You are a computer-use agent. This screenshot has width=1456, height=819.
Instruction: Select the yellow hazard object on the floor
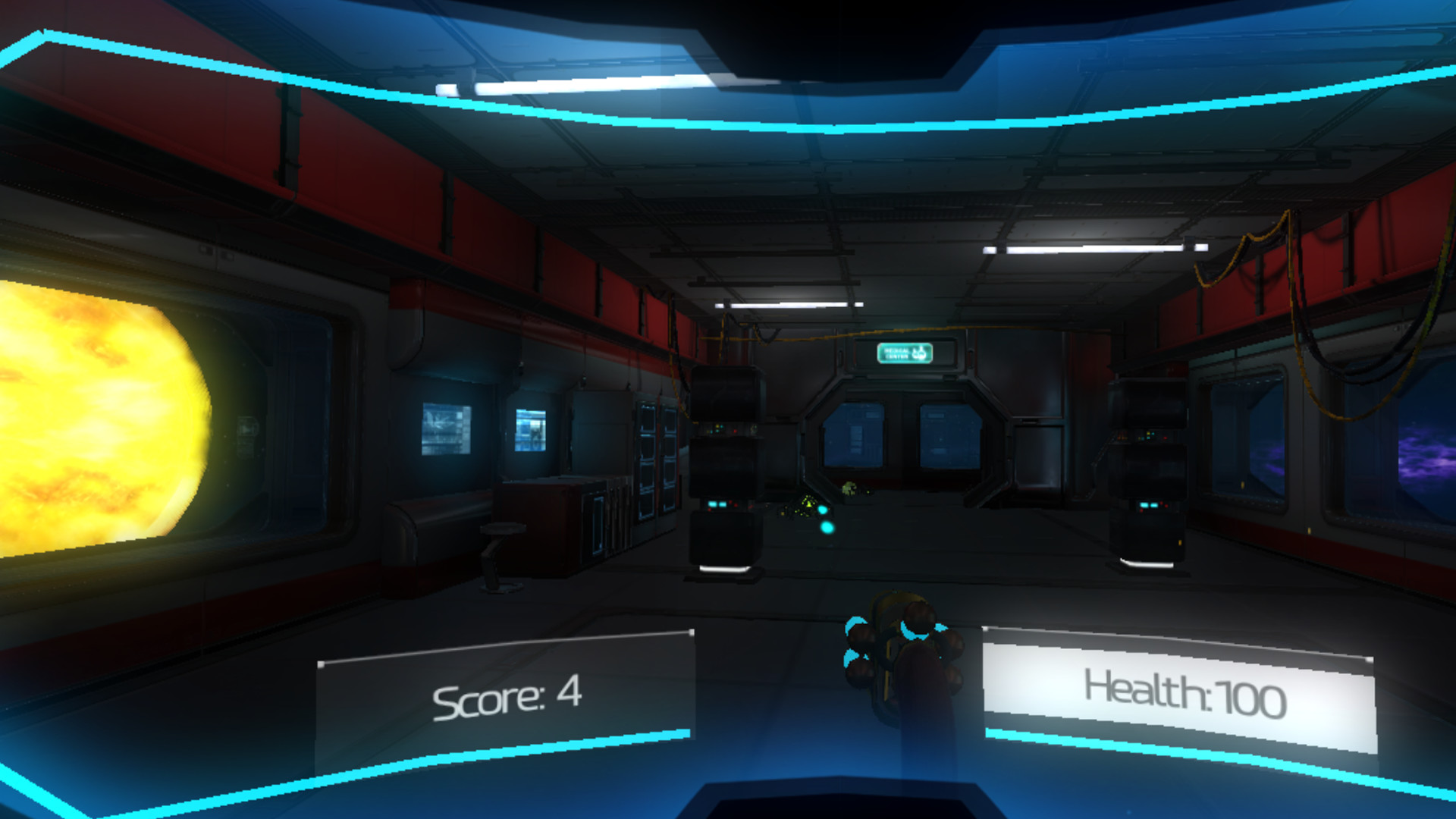[808, 505]
